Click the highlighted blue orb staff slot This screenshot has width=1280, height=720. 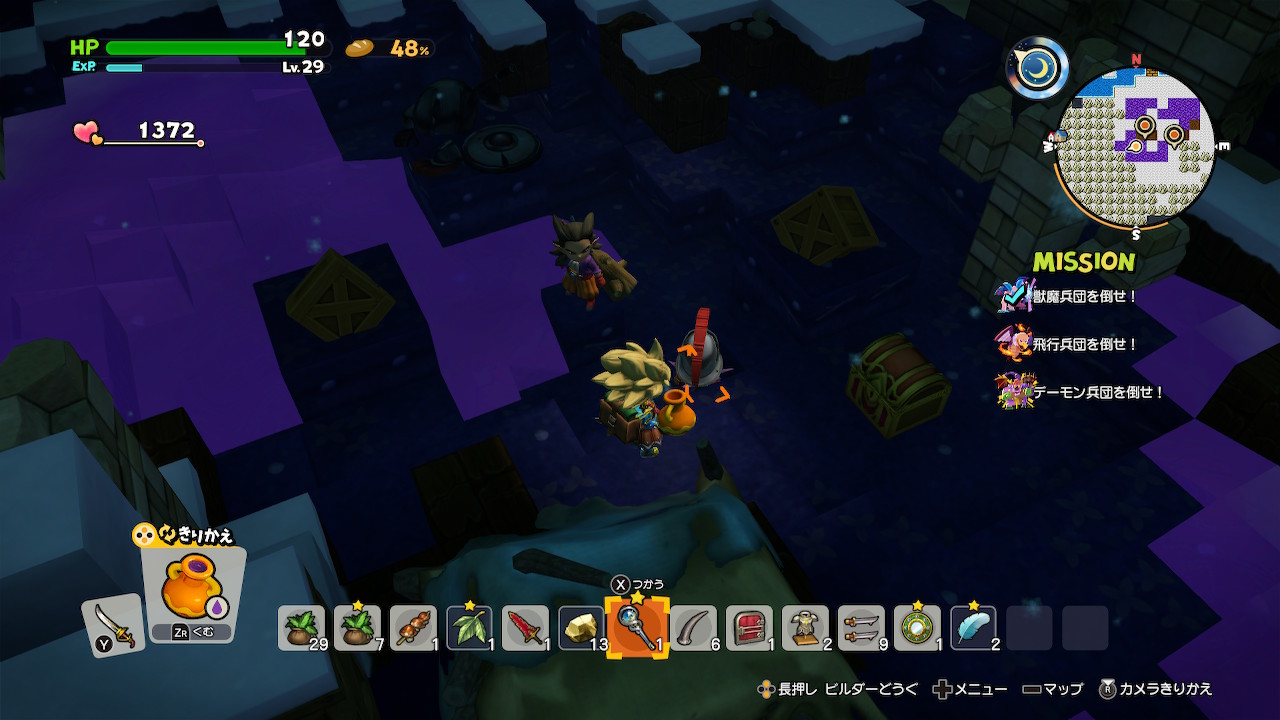point(637,627)
